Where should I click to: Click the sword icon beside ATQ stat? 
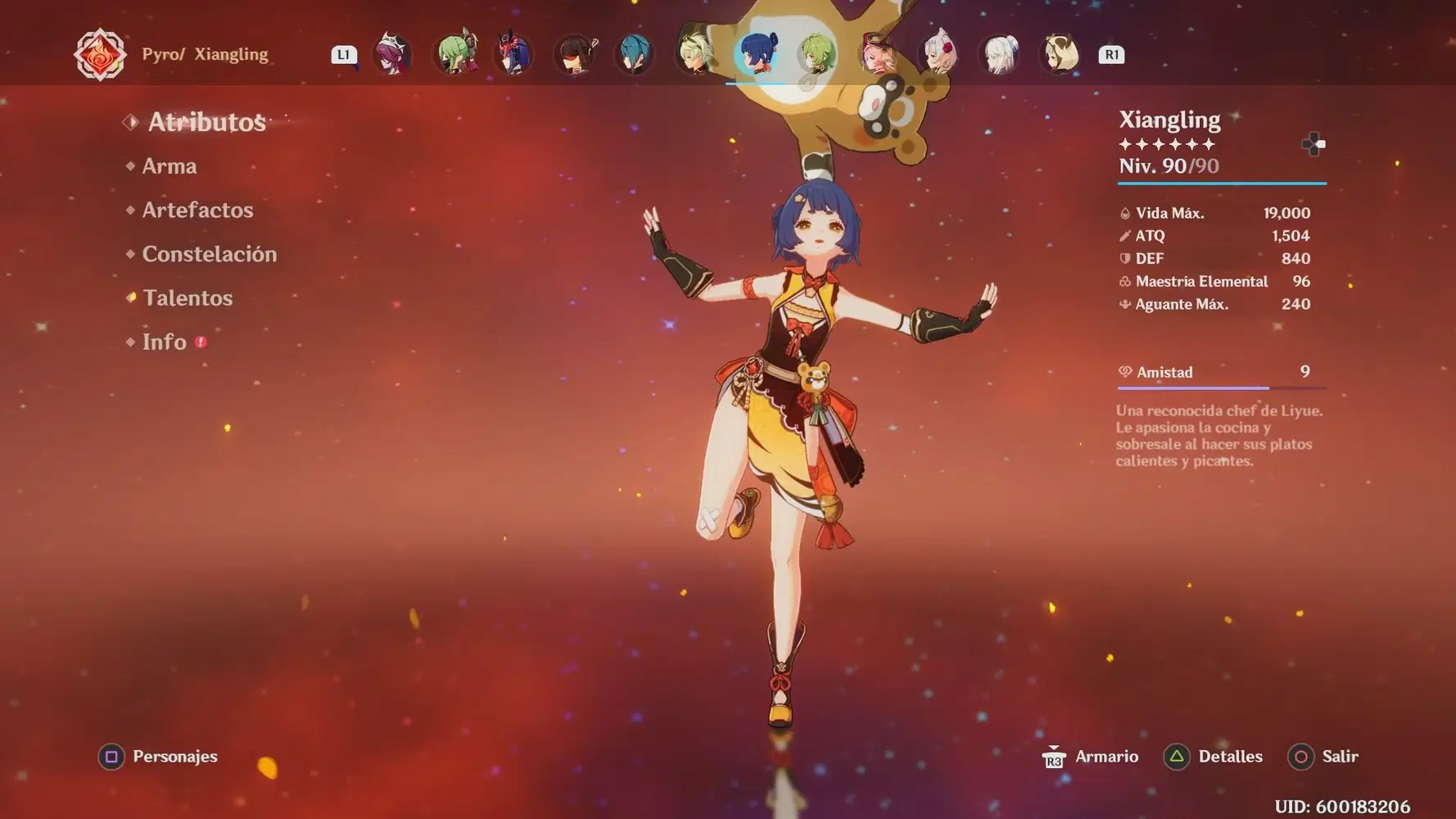[1124, 235]
